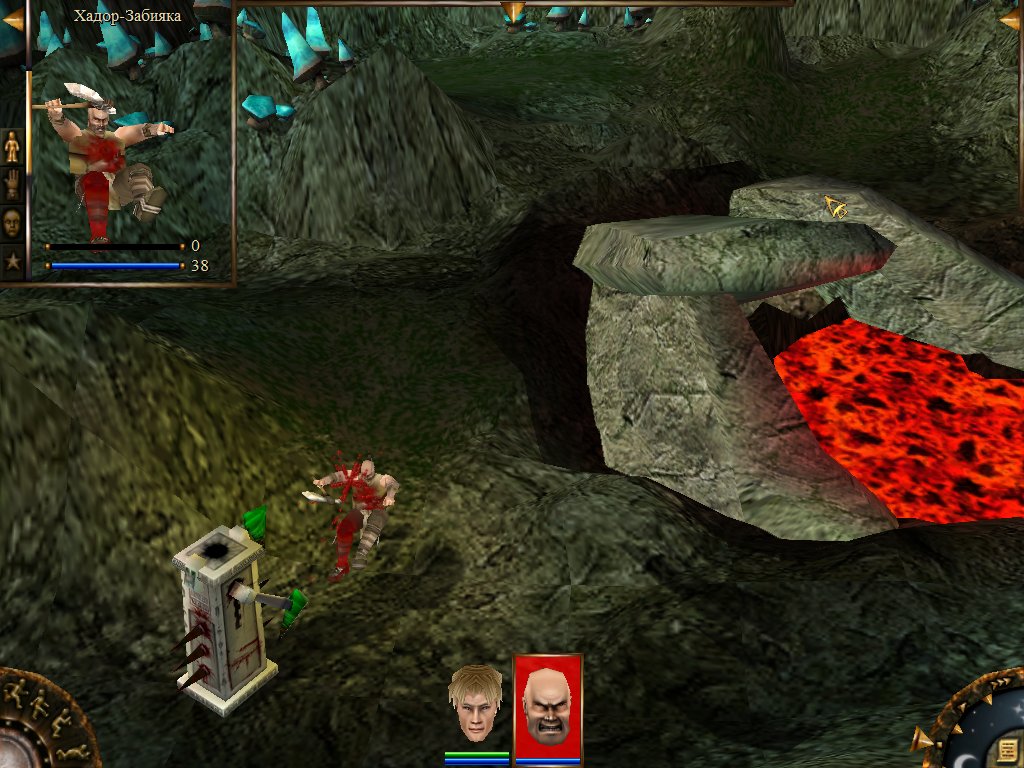
Task: Click the Хадор-Забияка target portrait view
Action: coord(108,160)
